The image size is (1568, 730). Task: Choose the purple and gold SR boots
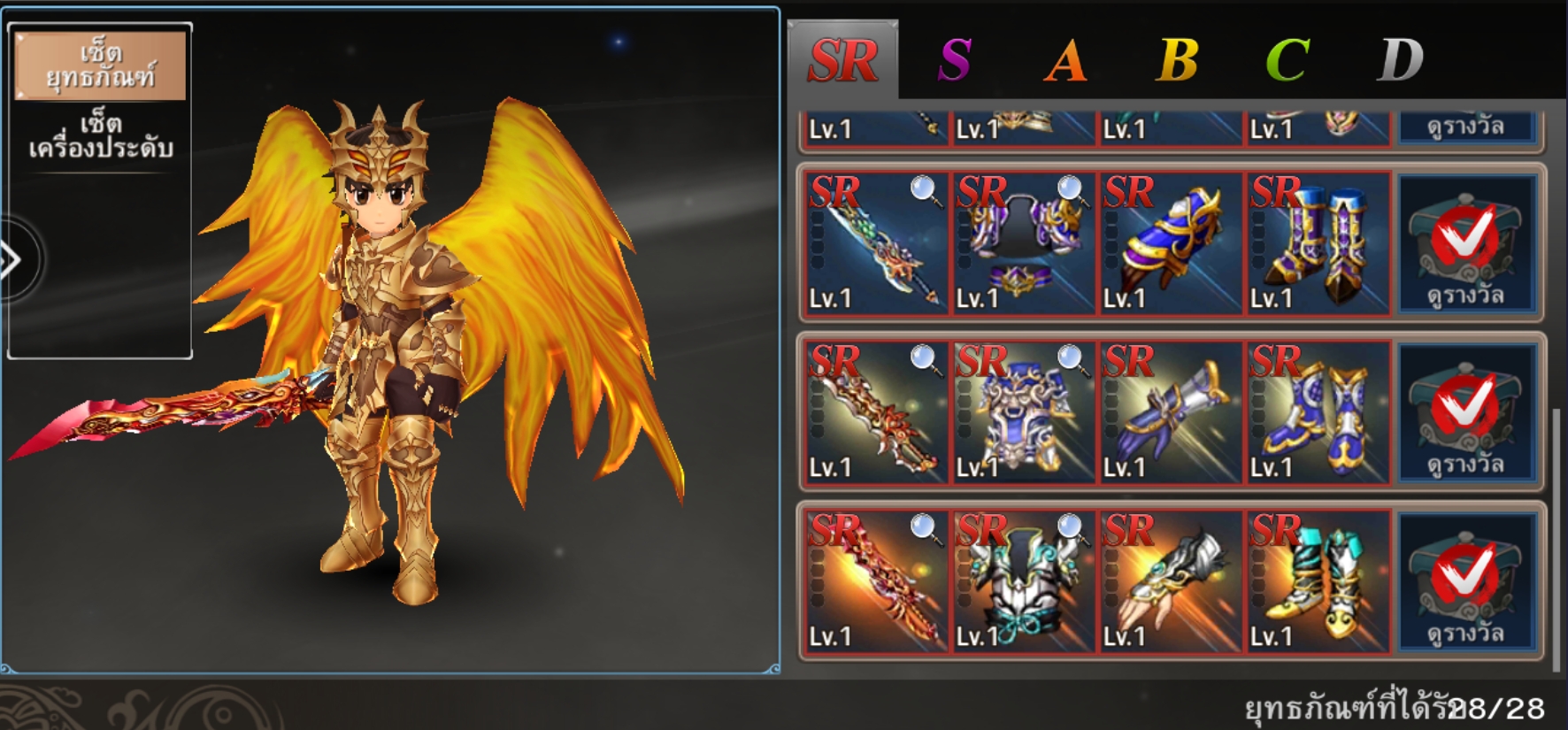point(1316,243)
